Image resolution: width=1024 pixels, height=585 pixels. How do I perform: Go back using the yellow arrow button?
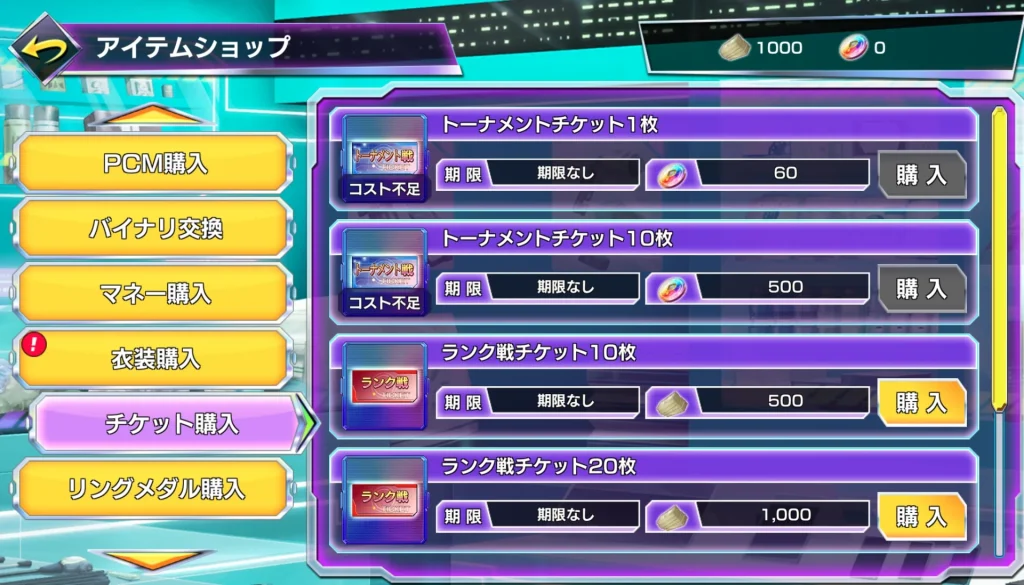coord(44,47)
